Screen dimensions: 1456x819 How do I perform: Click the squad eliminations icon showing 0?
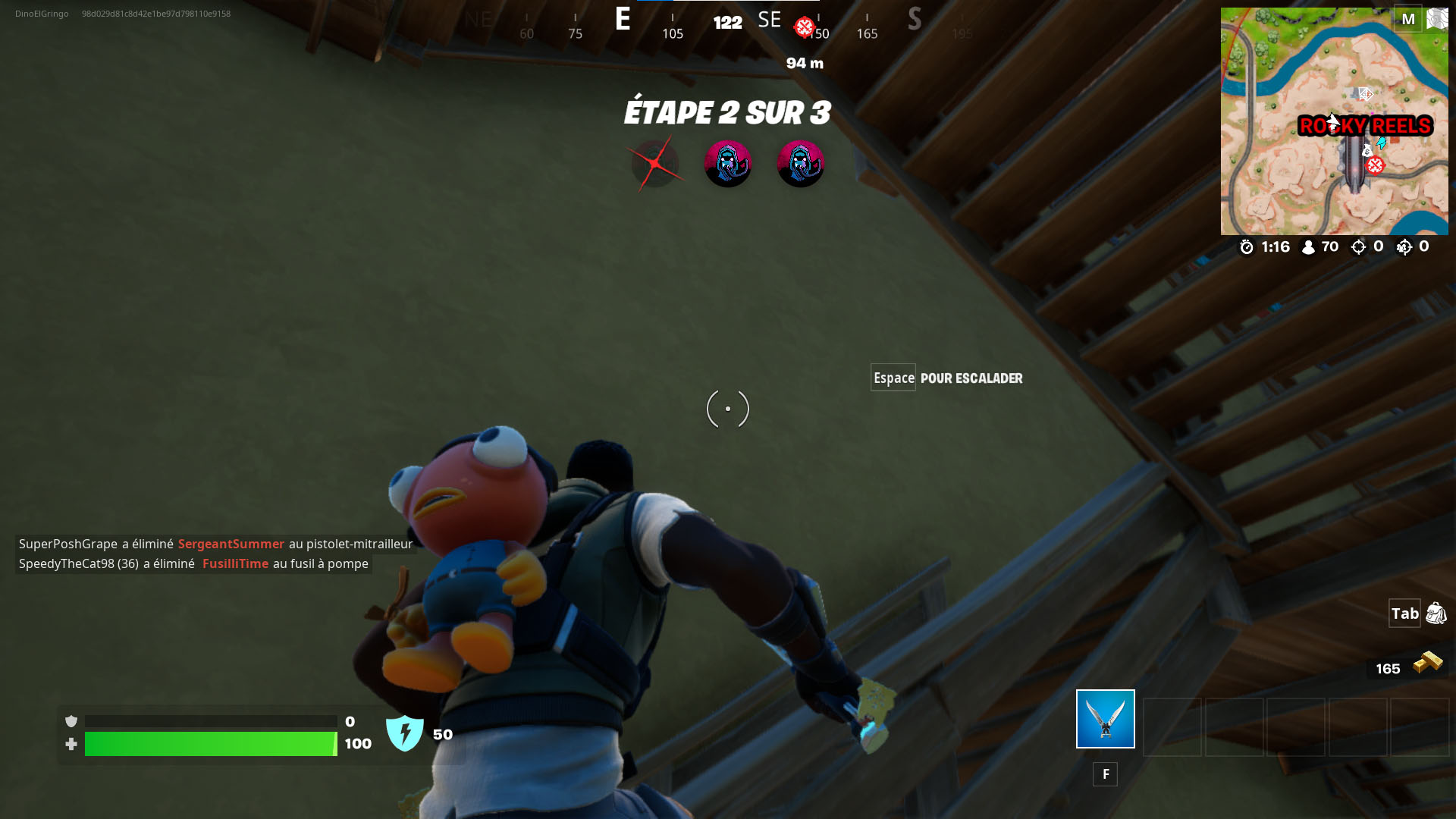[1404, 246]
